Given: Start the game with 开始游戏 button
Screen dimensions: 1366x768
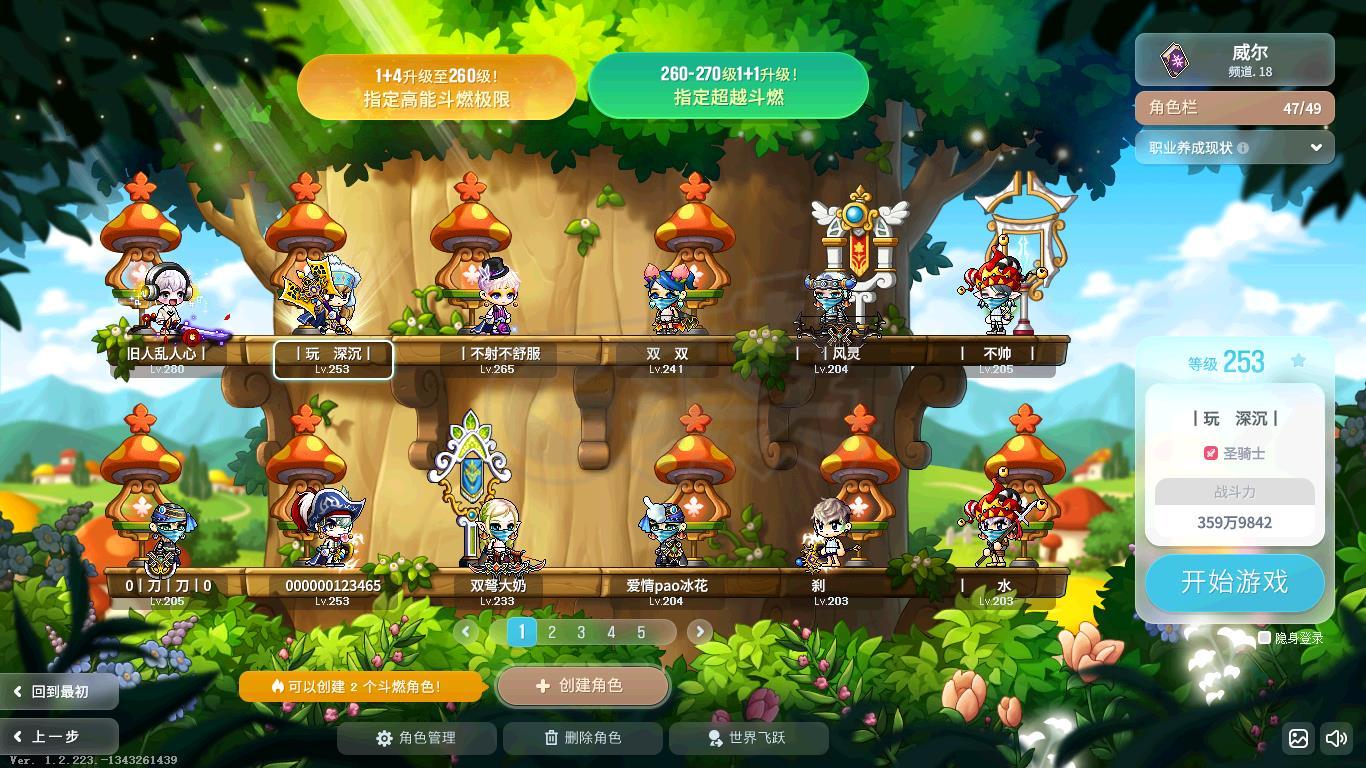Looking at the screenshot, I should pos(1234,582).
